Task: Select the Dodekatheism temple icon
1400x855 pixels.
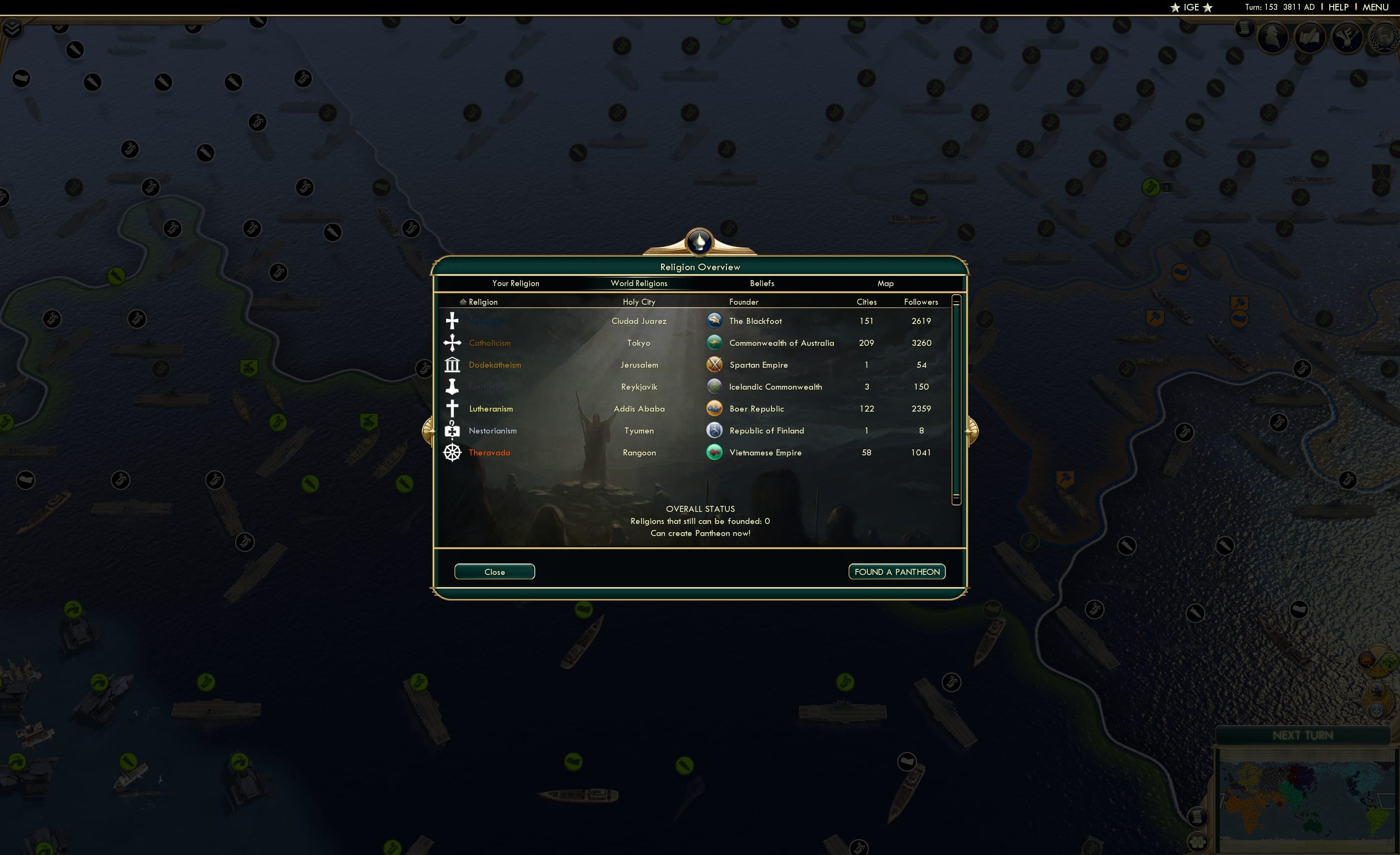Action: tap(452, 364)
